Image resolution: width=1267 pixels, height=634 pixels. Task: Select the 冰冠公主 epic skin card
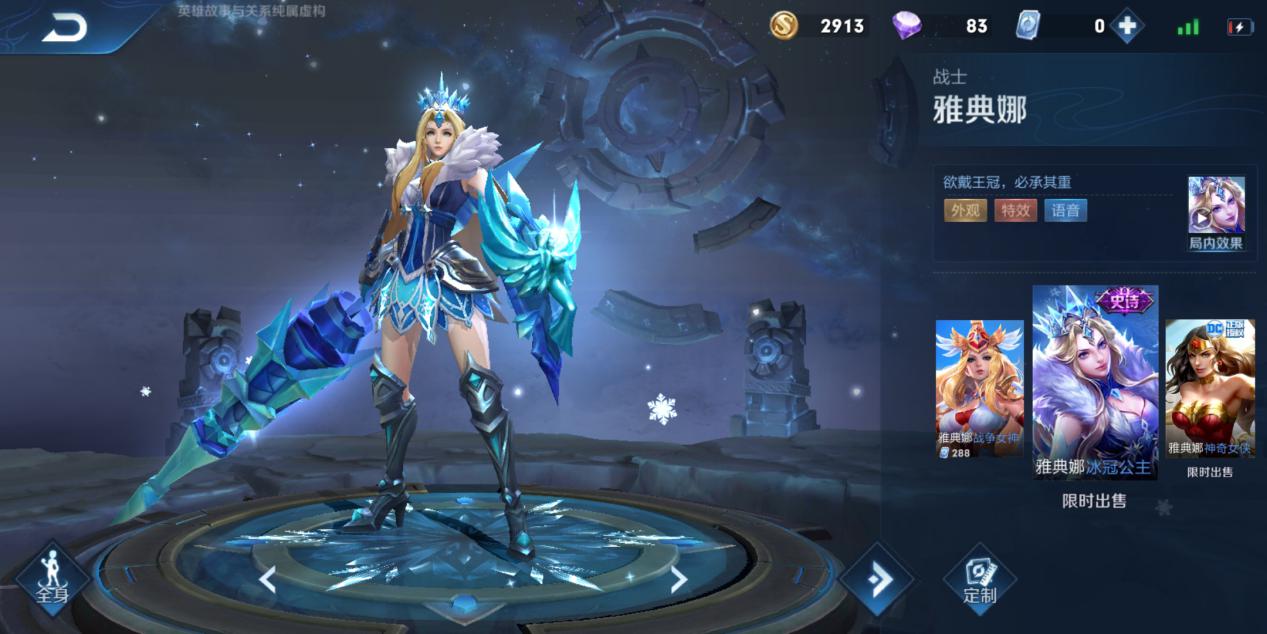tap(1094, 382)
